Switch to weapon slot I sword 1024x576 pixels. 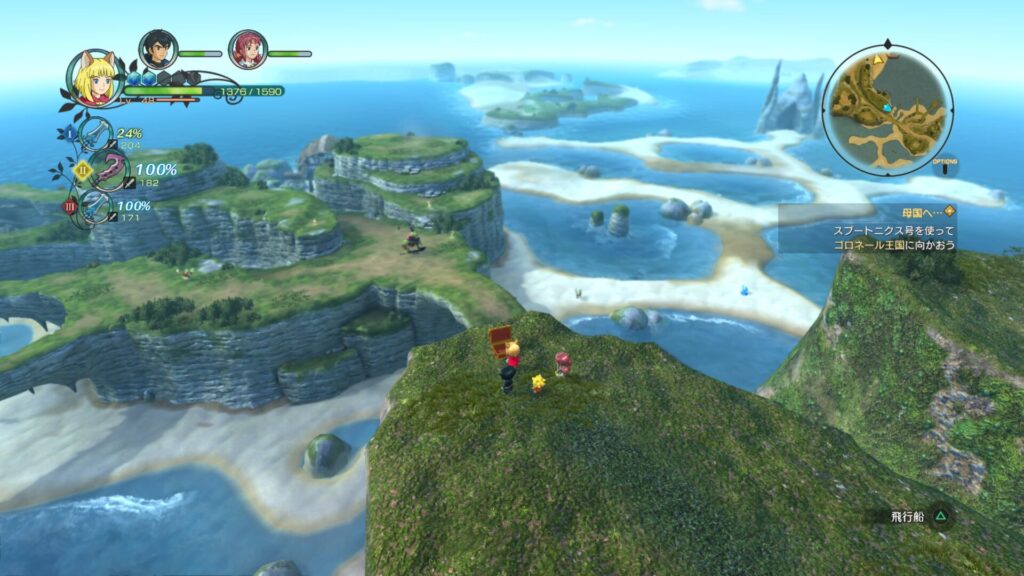pos(95,134)
